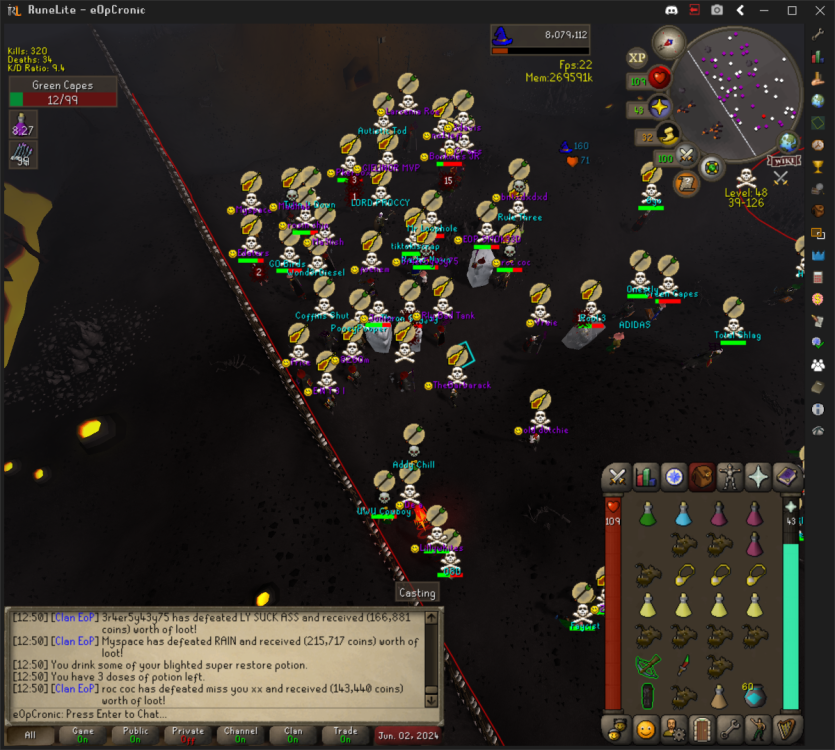Viewport: 835px width, 750px height.
Task: Click the special attack orb
Action: (686, 155)
